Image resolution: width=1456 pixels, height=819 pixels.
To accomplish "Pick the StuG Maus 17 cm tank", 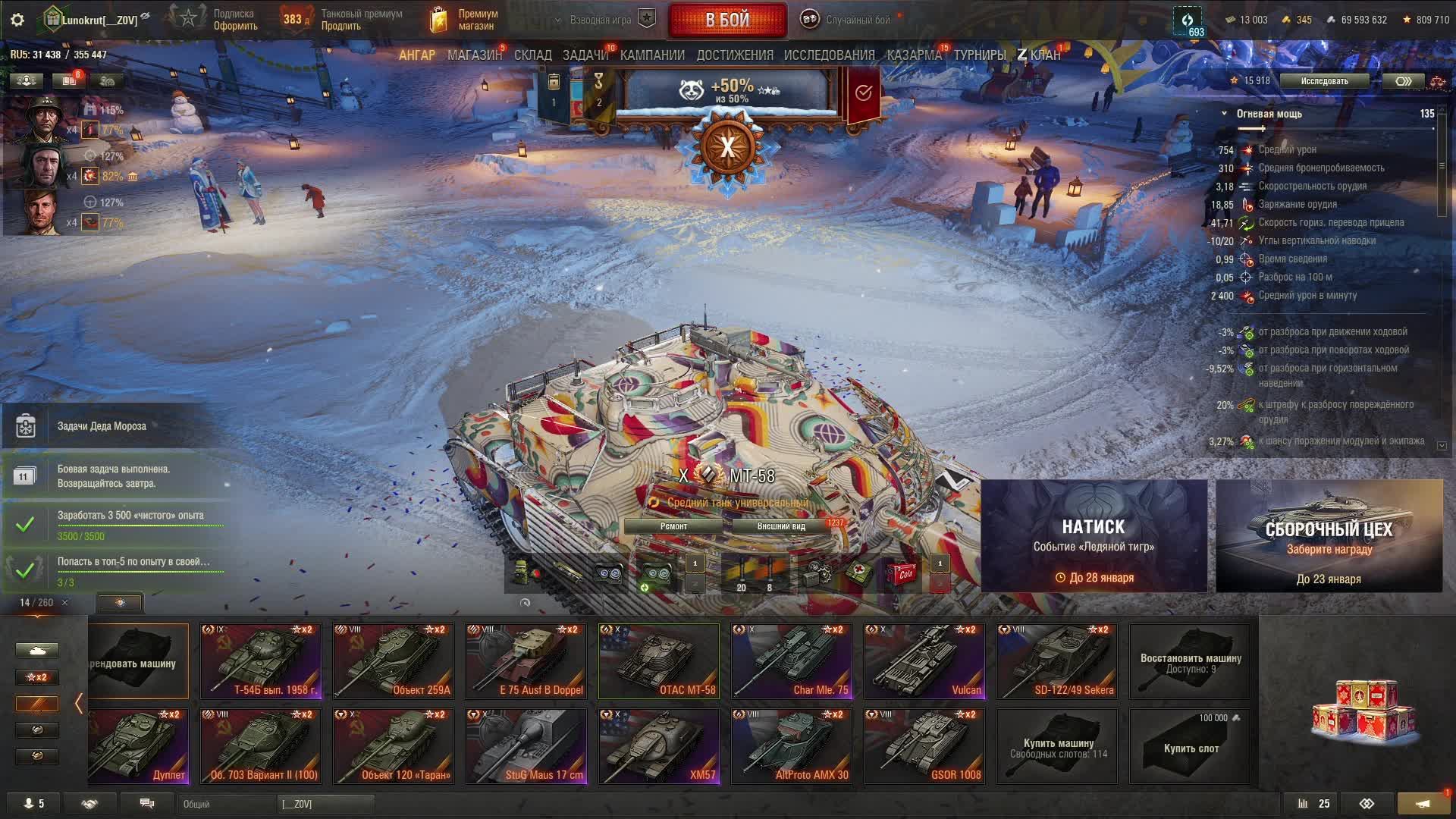I will [x=526, y=745].
